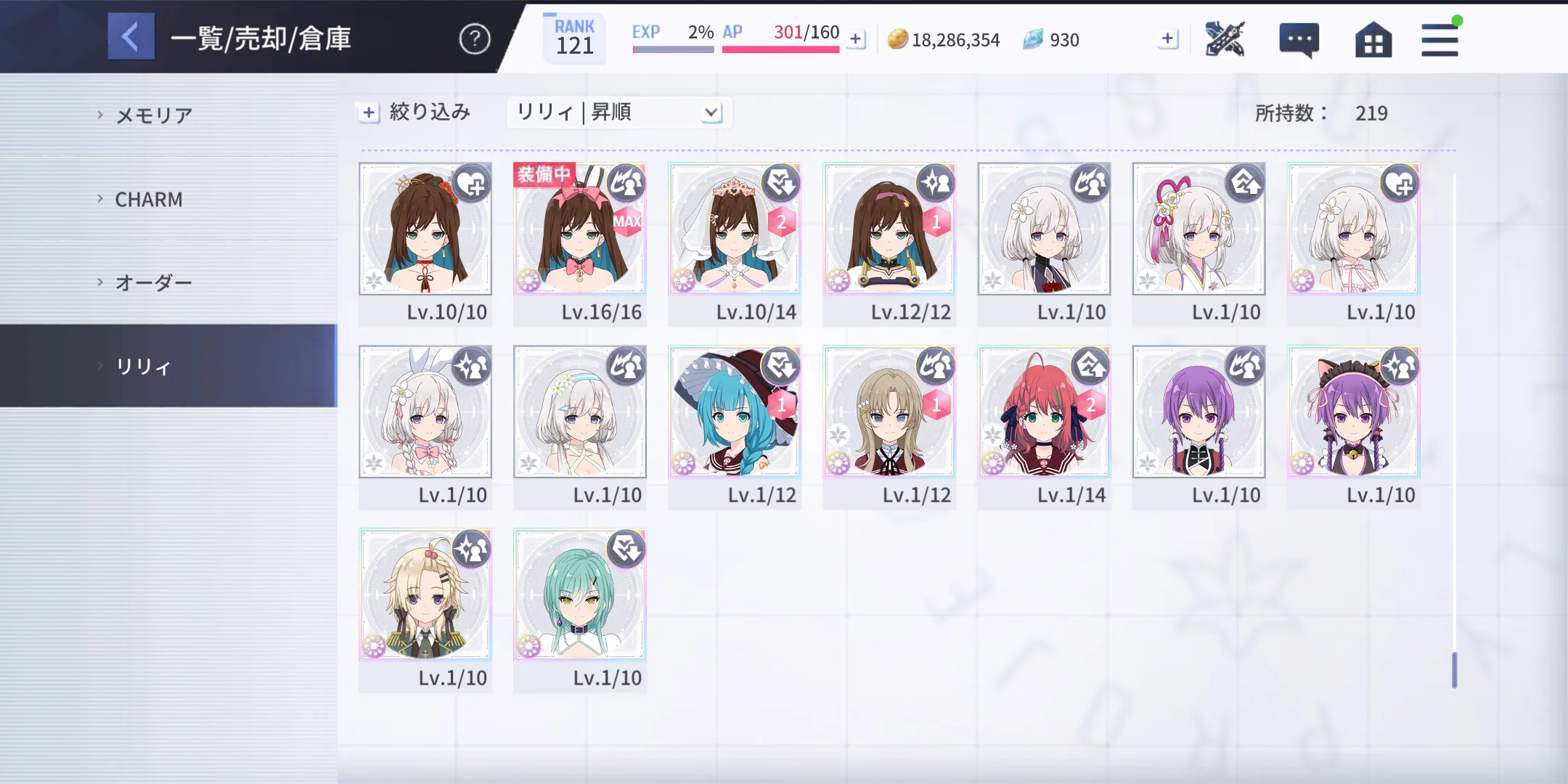The height and width of the screenshot is (784, 1568).
Task: Switch to the メモリア tab
Action: [x=154, y=115]
